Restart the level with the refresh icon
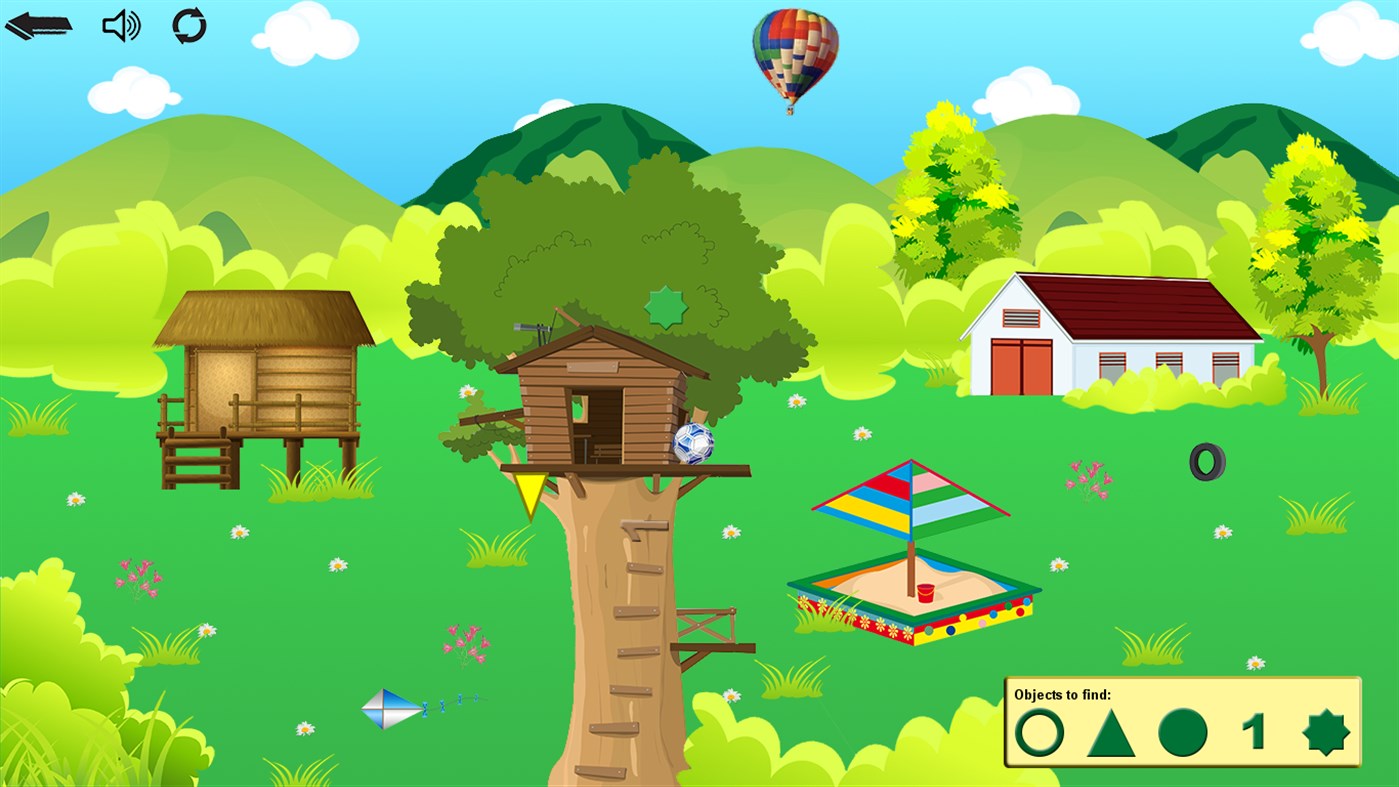This screenshot has width=1399, height=787. (190, 25)
